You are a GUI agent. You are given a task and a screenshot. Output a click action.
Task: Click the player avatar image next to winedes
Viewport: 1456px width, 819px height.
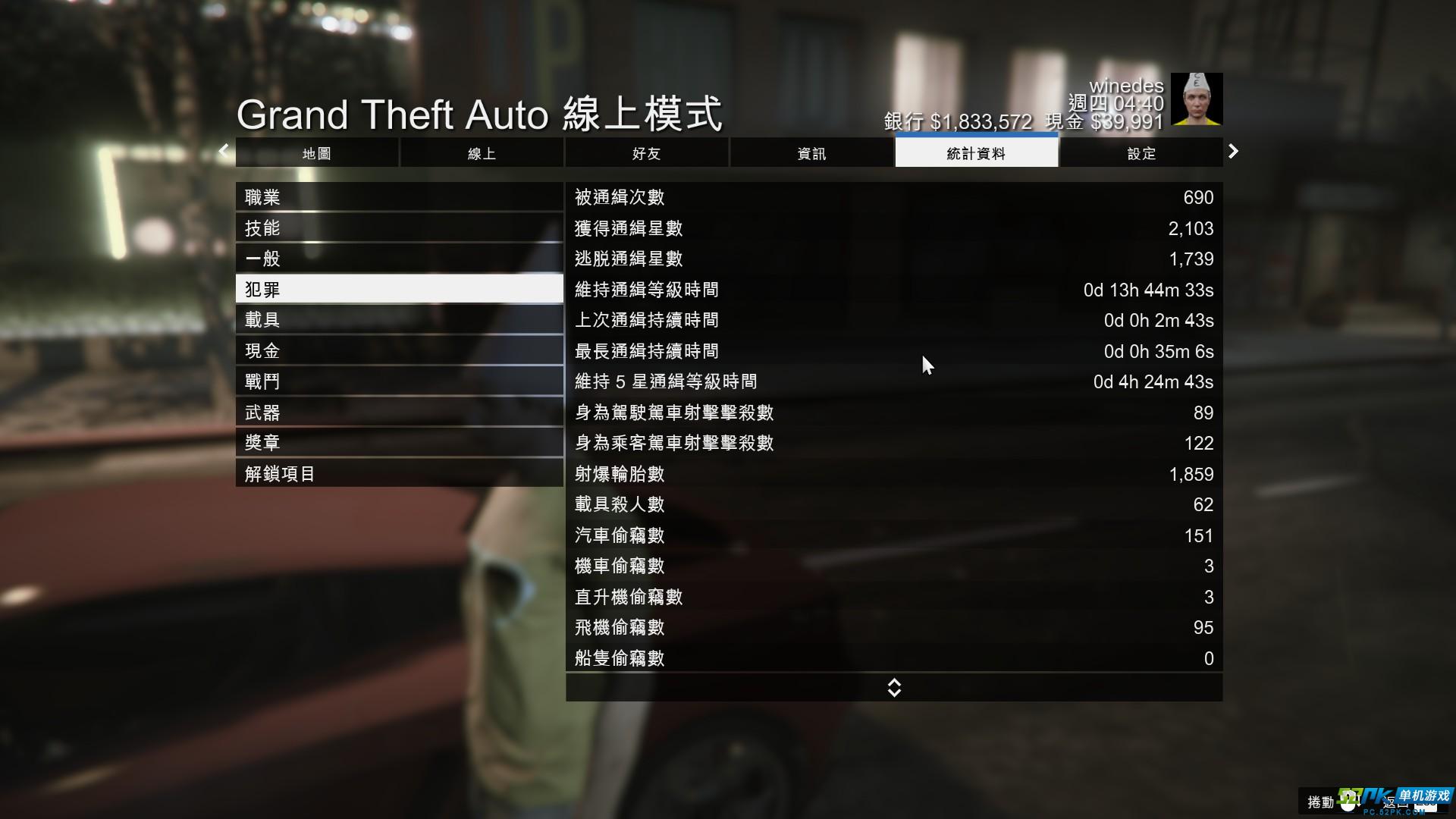pyautogui.click(x=1197, y=99)
